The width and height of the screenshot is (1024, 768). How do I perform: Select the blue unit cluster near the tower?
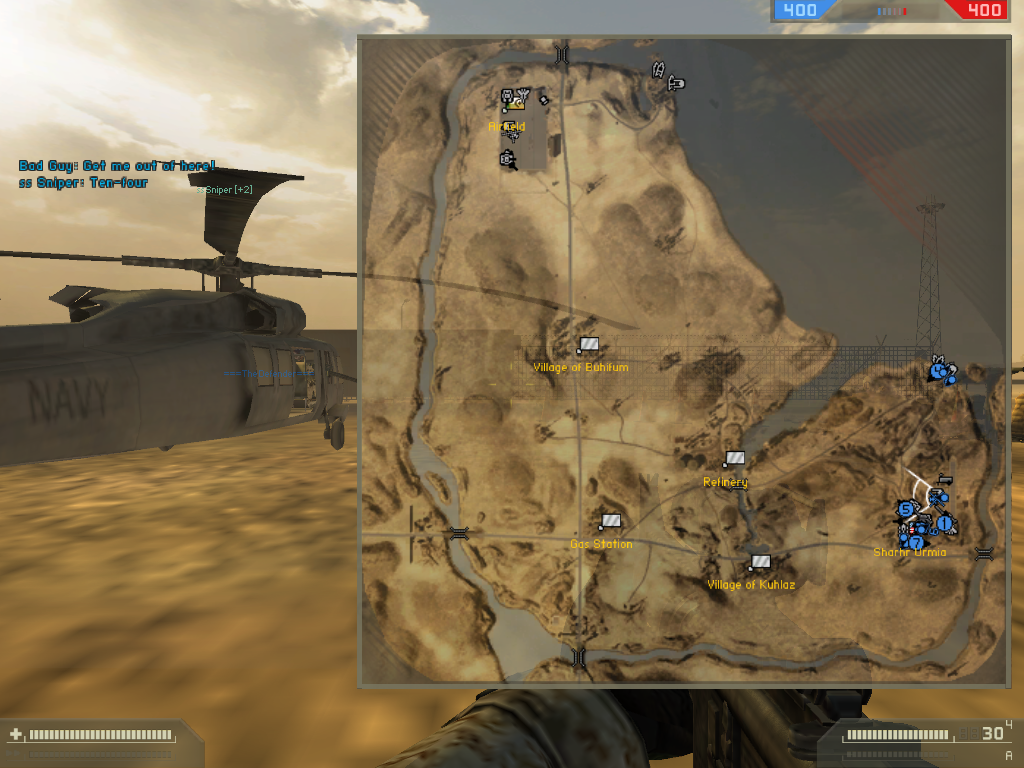click(x=941, y=372)
